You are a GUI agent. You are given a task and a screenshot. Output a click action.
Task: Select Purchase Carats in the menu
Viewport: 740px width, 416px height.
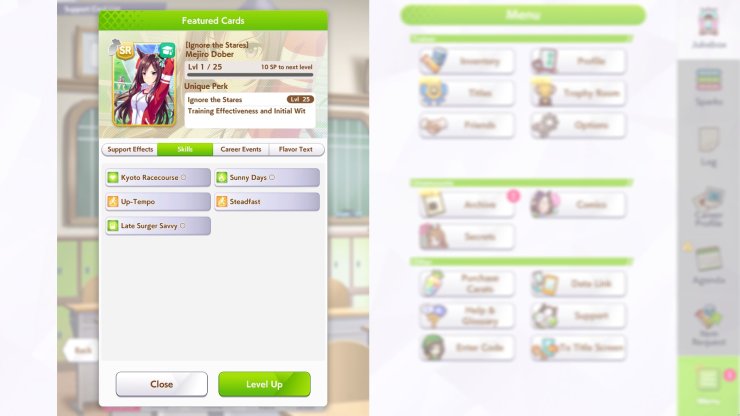tap(467, 284)
